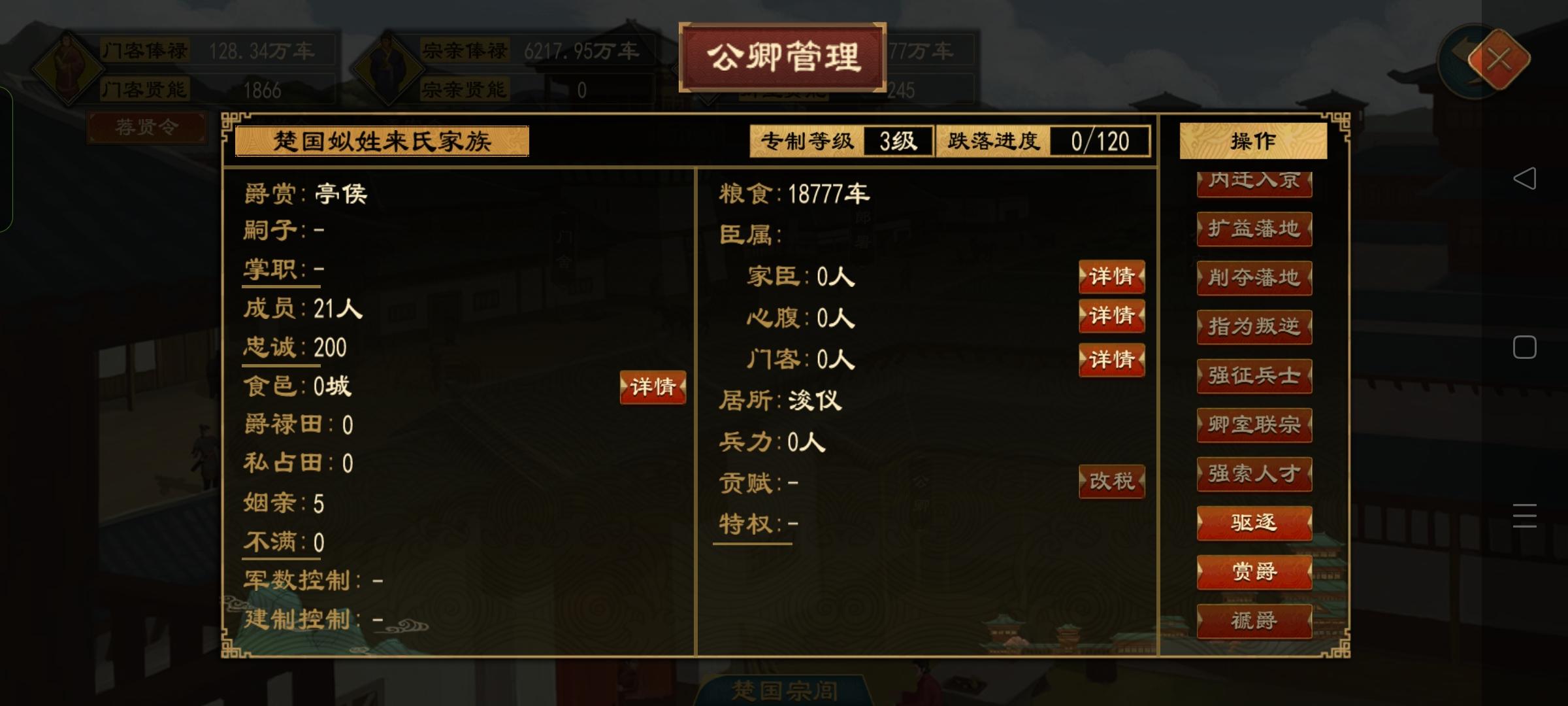Open the 操作 panel header
The height and width of the screenshot is (706, 1568).
click(x=1252, y=141)
